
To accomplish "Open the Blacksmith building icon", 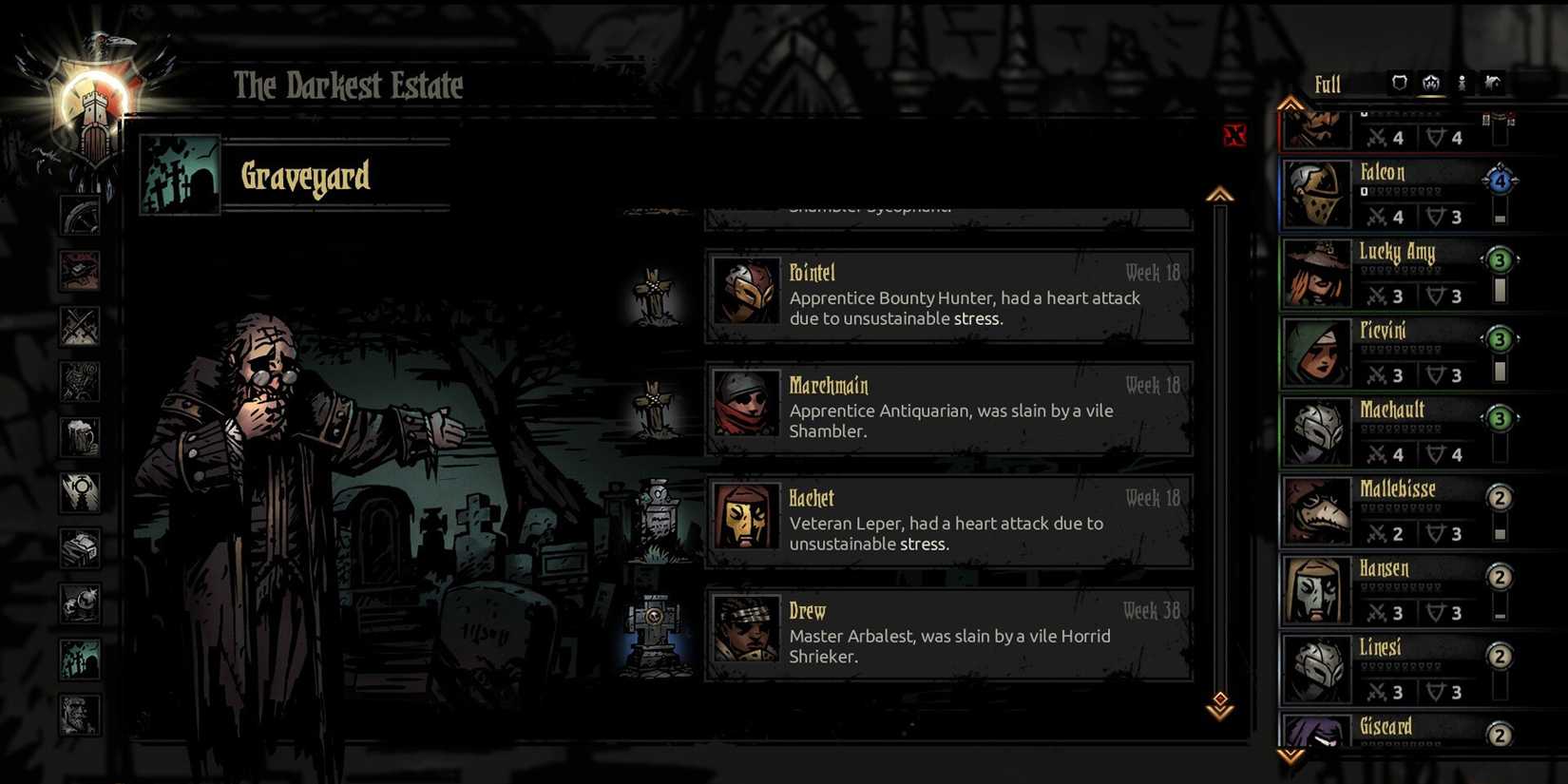I will click(x=81, y=270).
